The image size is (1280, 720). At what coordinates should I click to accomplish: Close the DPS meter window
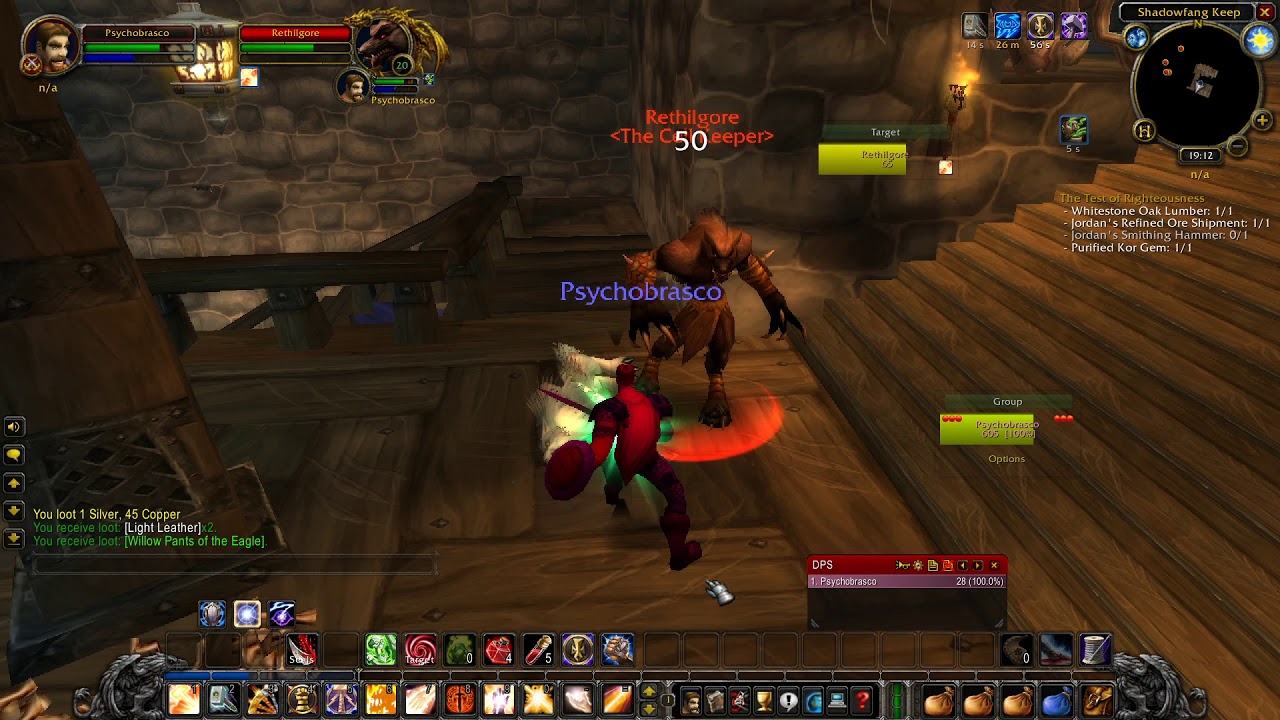[x=994, y=566]
